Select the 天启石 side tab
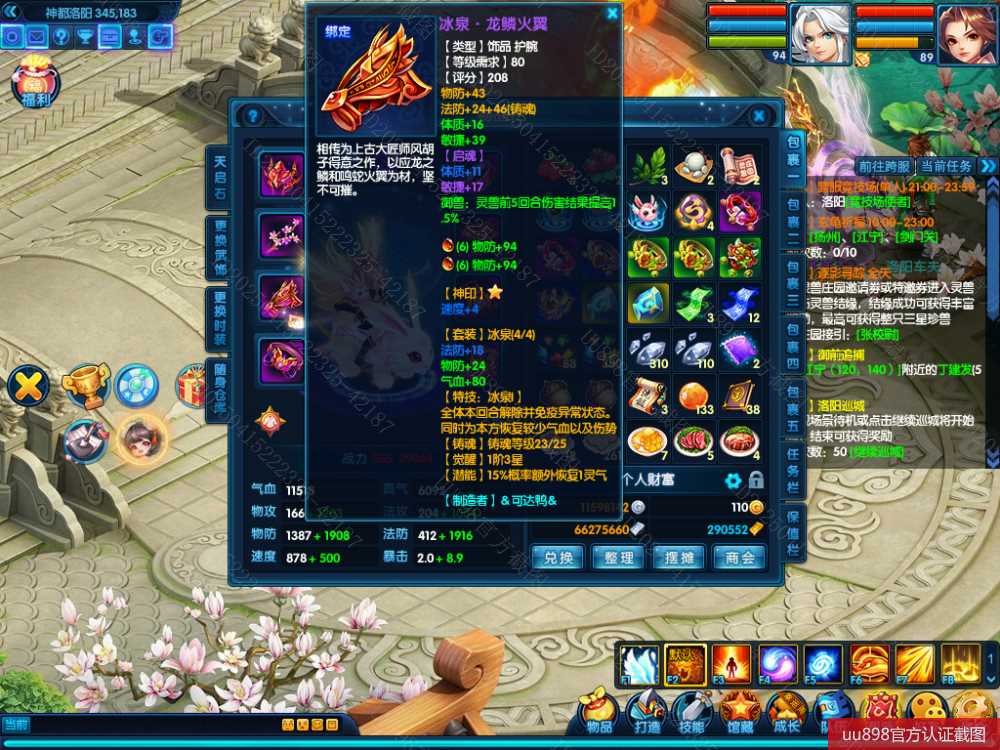The height and width of the screenshot is (750, 1000). point(219,177)
